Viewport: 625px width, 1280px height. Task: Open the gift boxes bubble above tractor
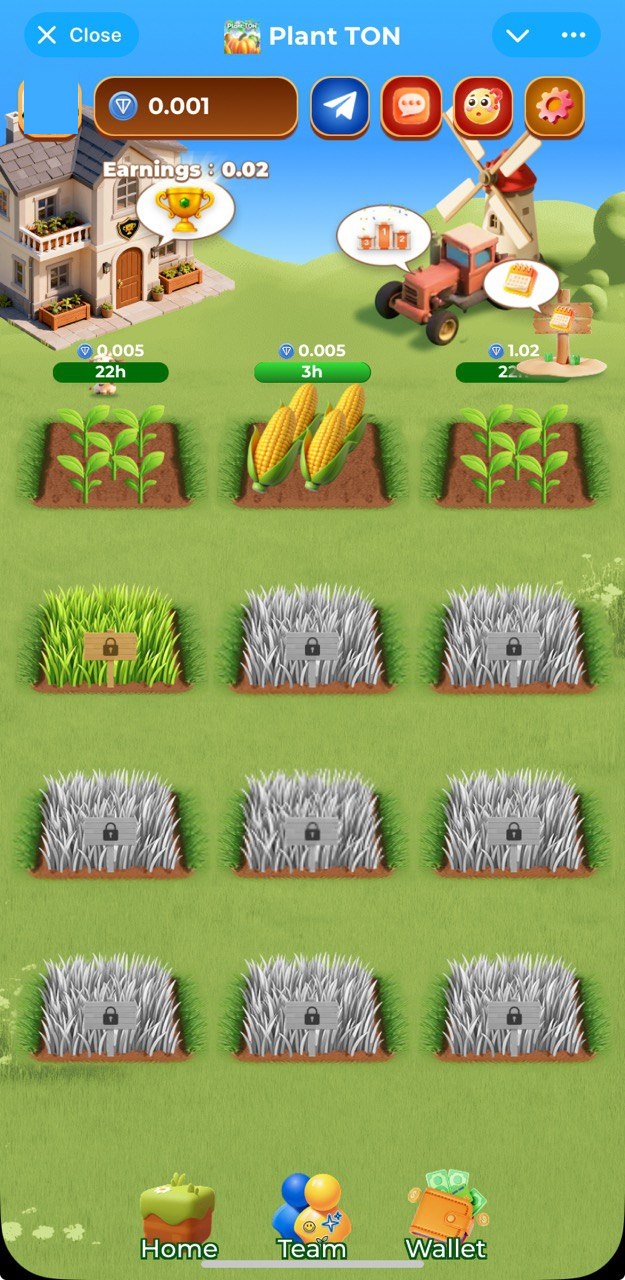point(383,236)
